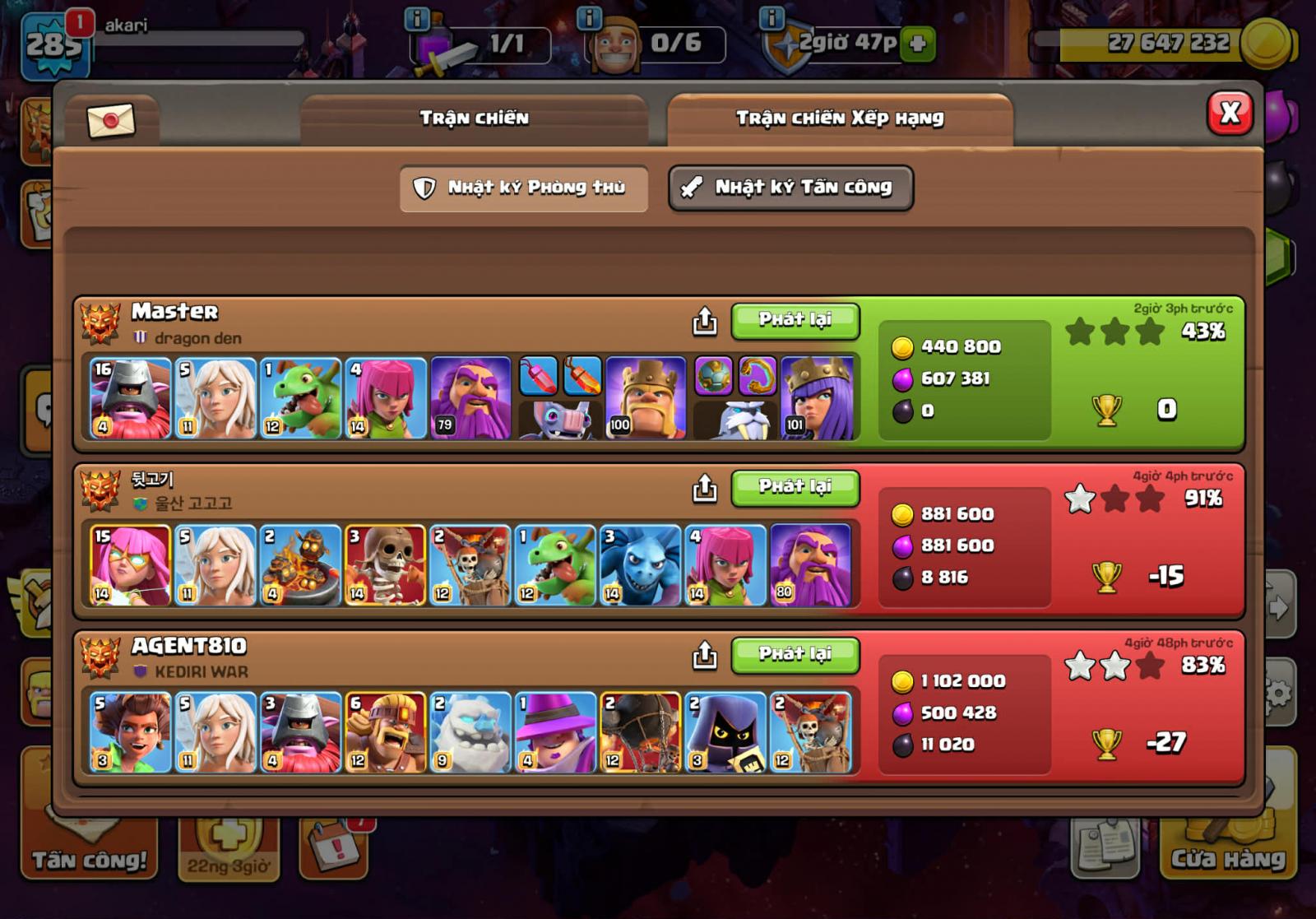Screen dimensions: 1316x919
Task: Replay the AGENT810 battle
Action: tap(795, 654)
